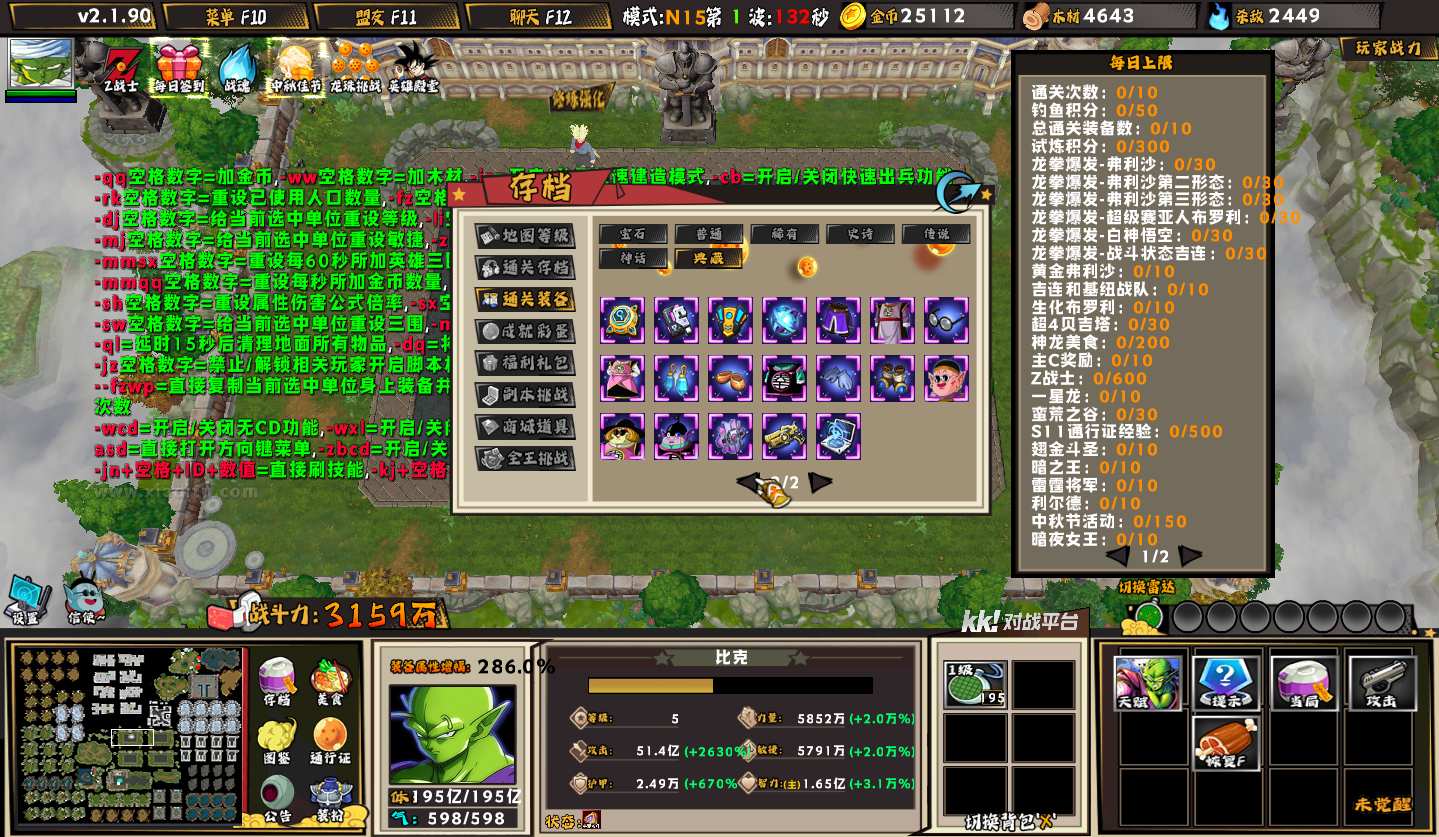Open the 聊天 F12 chat button
The image size is (1439, 837).
pos(537,16)
